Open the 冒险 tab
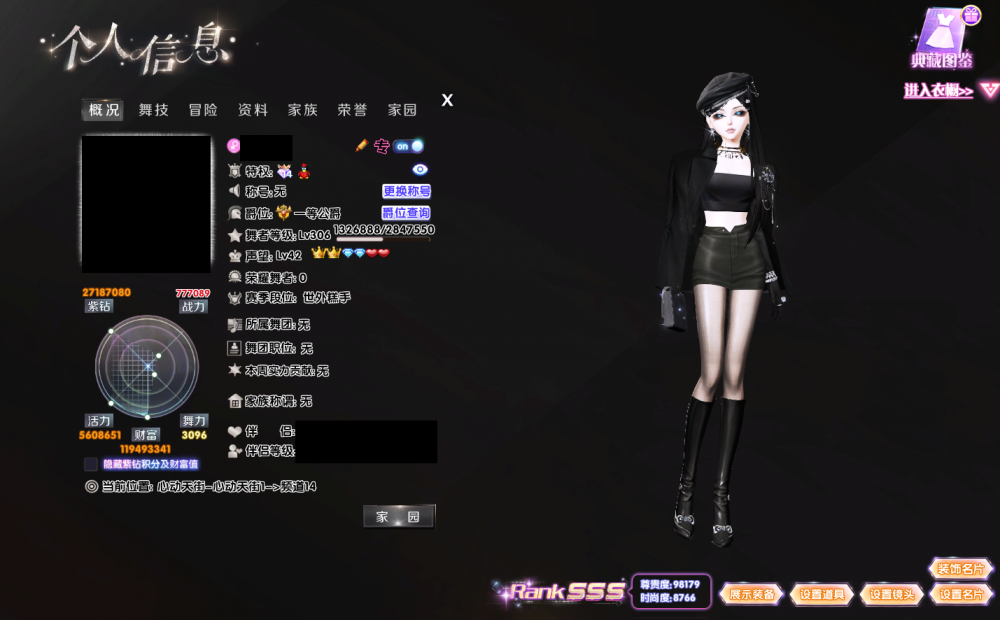 pos(203,110)
